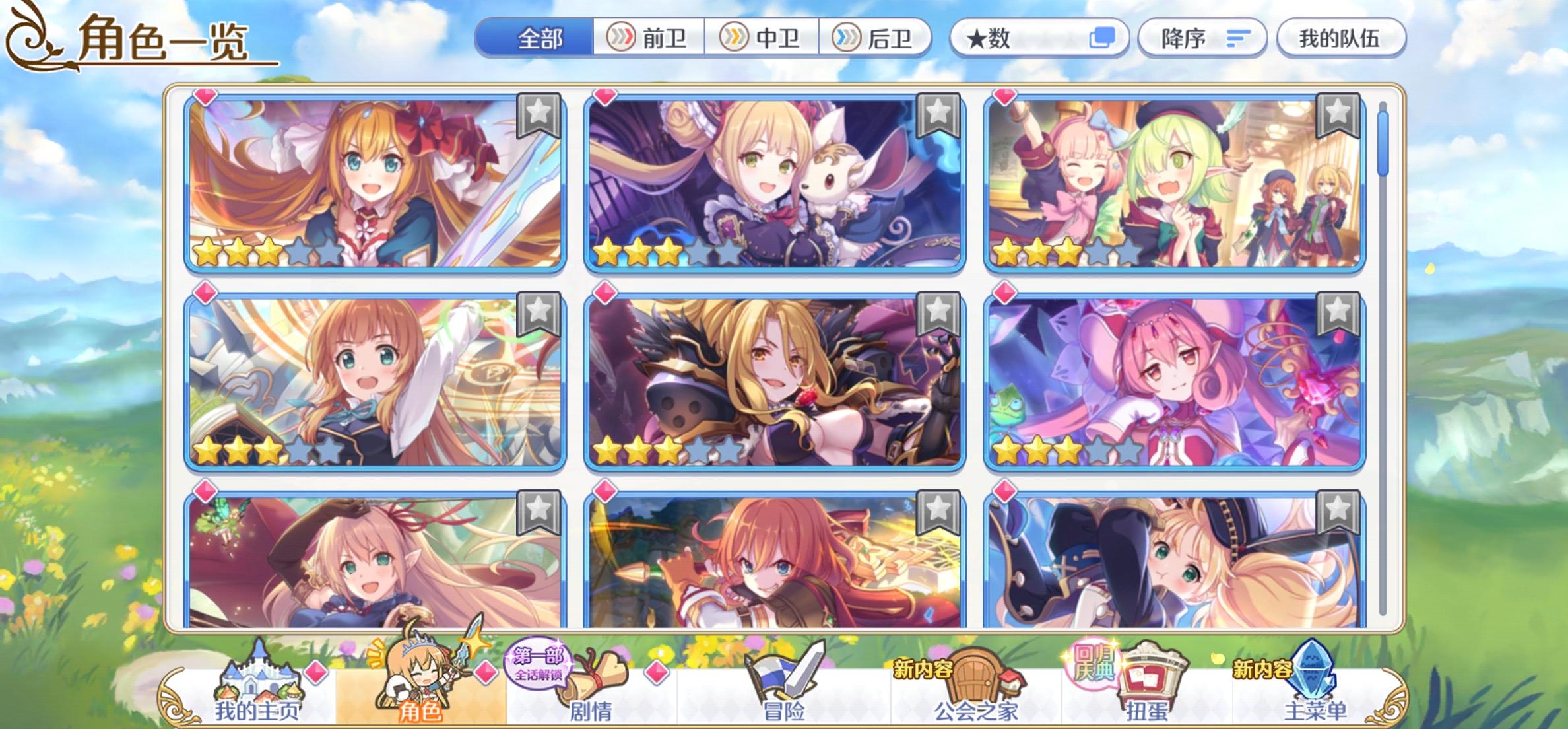Open the 降序 descending sort options
This screenshot has height=729, width=1568.
(x=1201, y=38)
